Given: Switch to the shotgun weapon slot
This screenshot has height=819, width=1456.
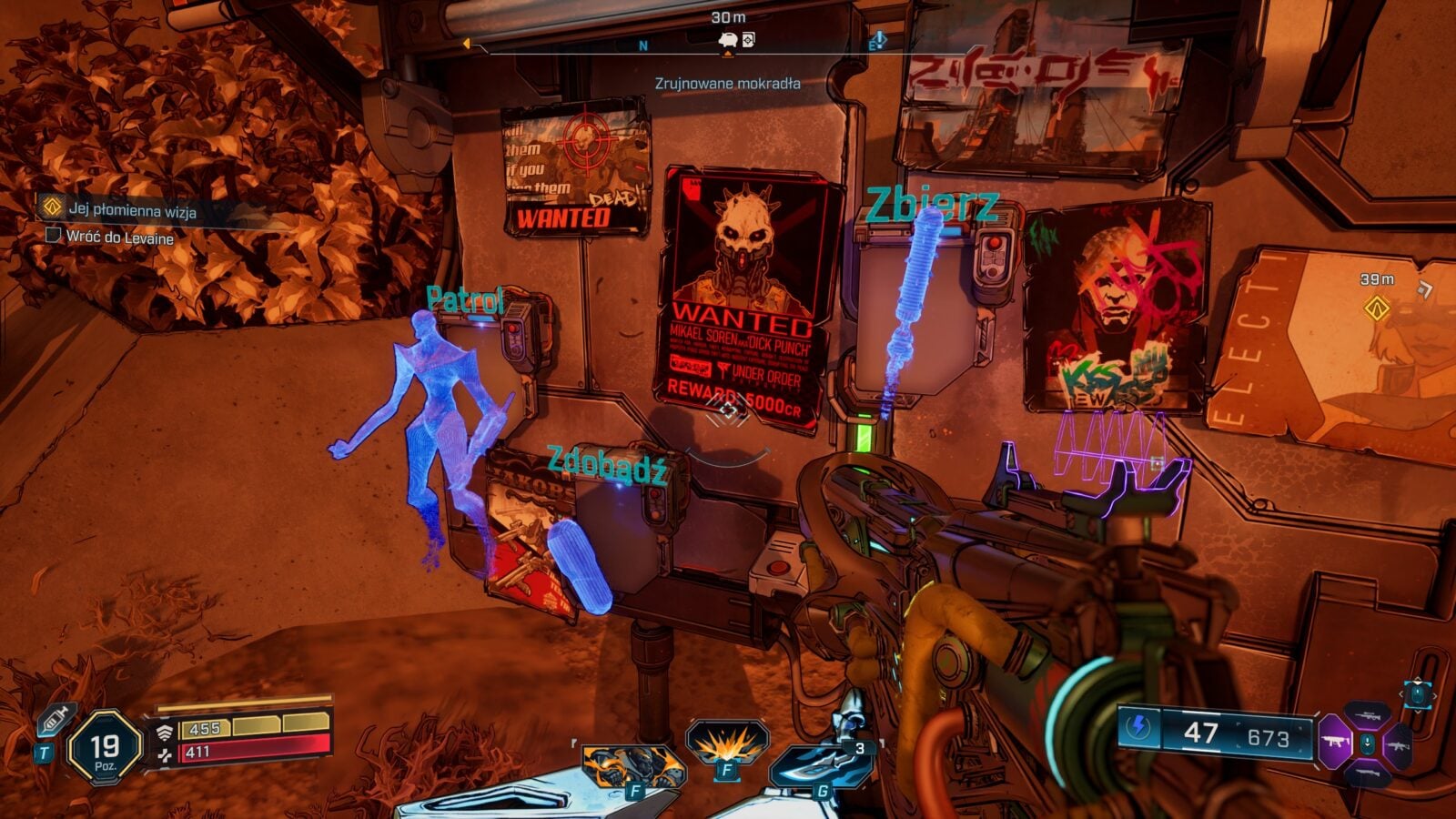Looking at the screenshot, I should [x=1367, y=772].
